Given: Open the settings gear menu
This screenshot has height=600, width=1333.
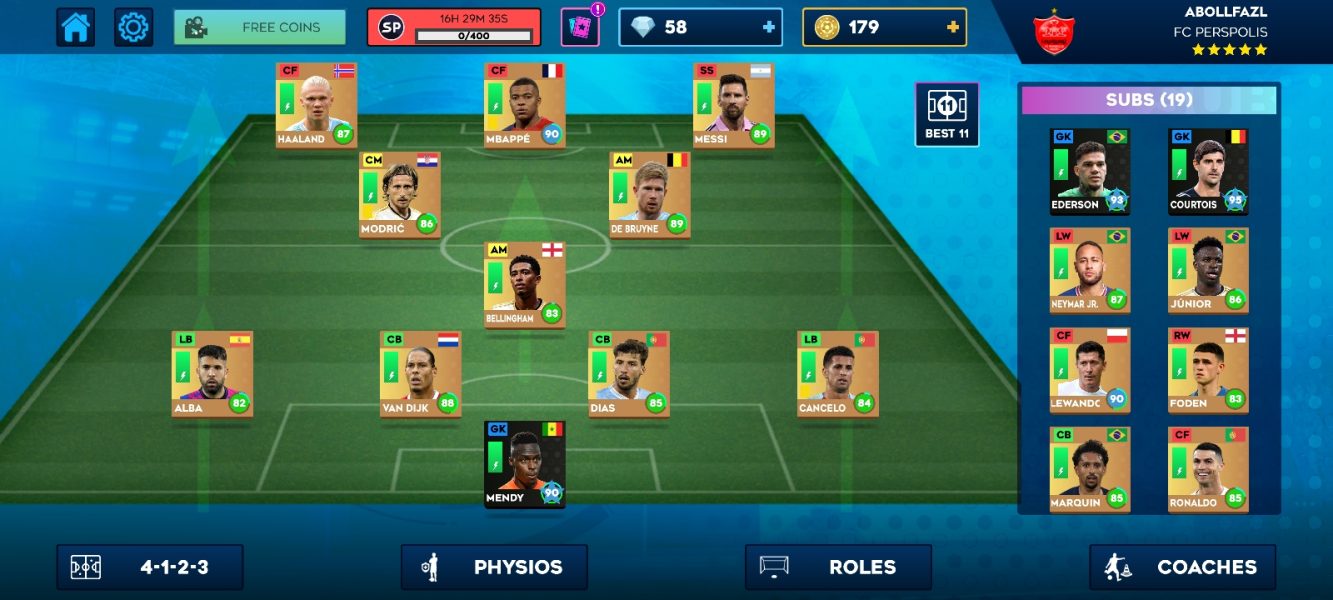Looking at the screenshot, I should click(x=133, y=27).
